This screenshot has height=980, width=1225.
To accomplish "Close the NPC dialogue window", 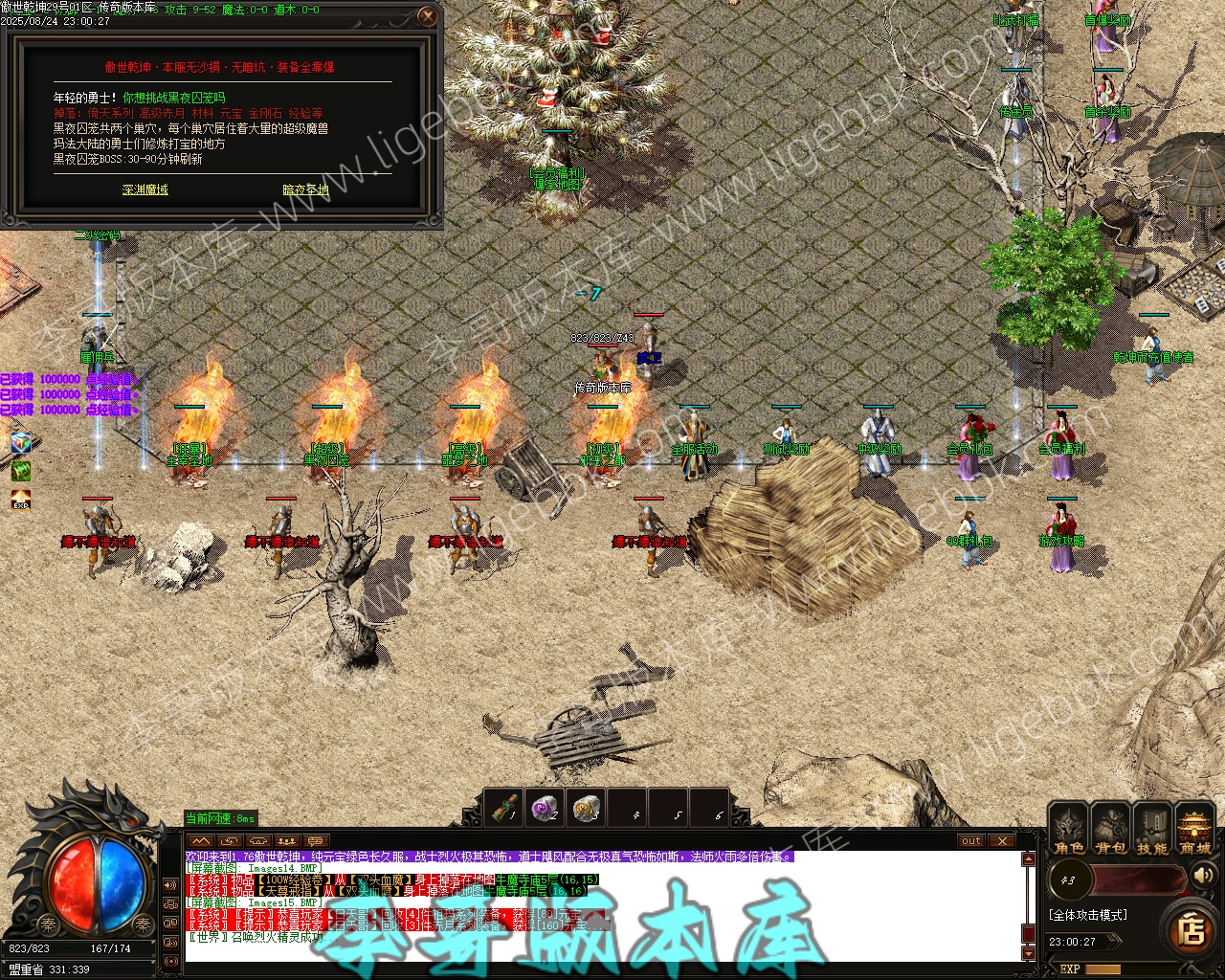I will 428,16.
